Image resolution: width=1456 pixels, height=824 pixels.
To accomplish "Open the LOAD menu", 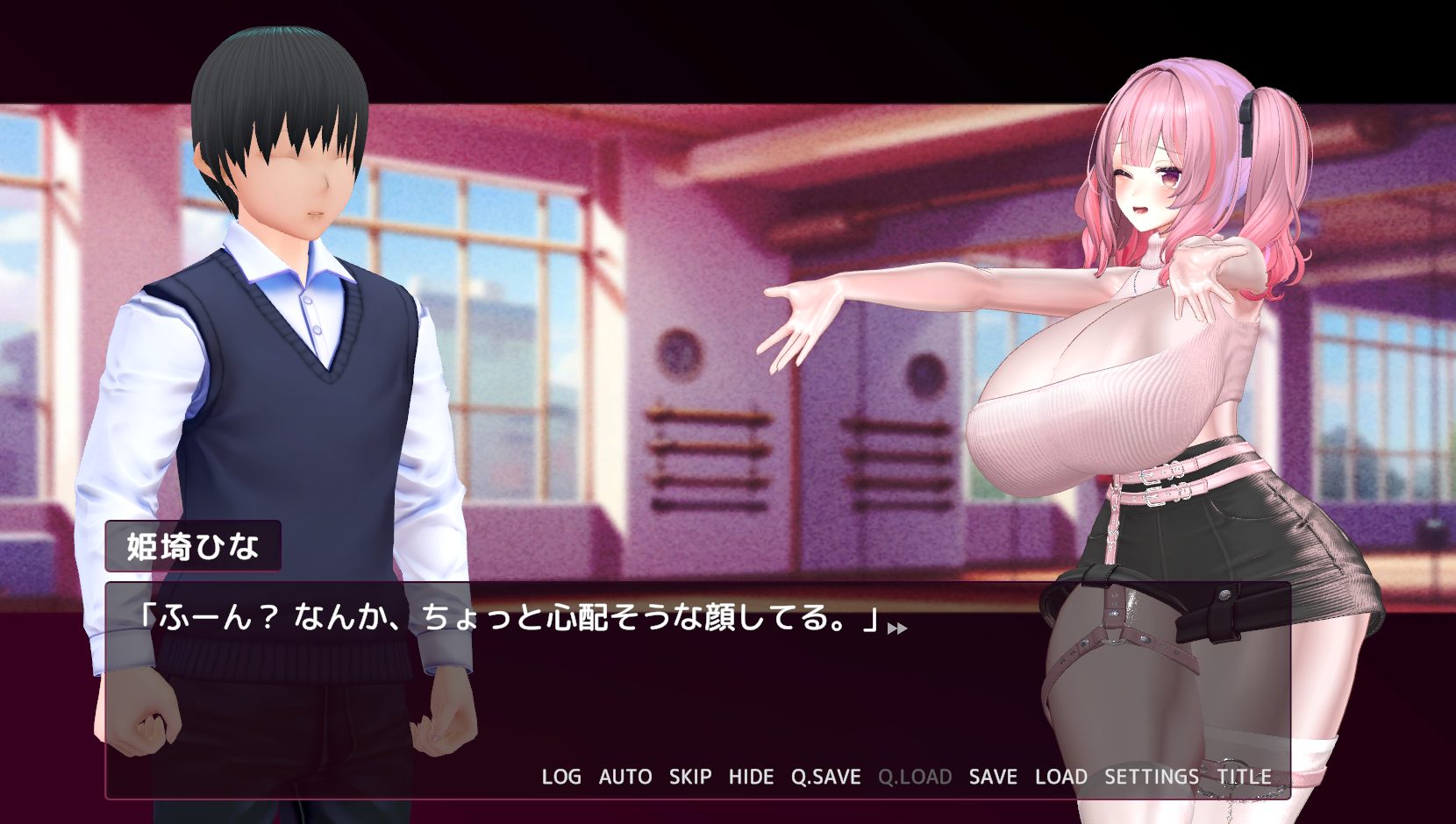I will pos(1061,777).
